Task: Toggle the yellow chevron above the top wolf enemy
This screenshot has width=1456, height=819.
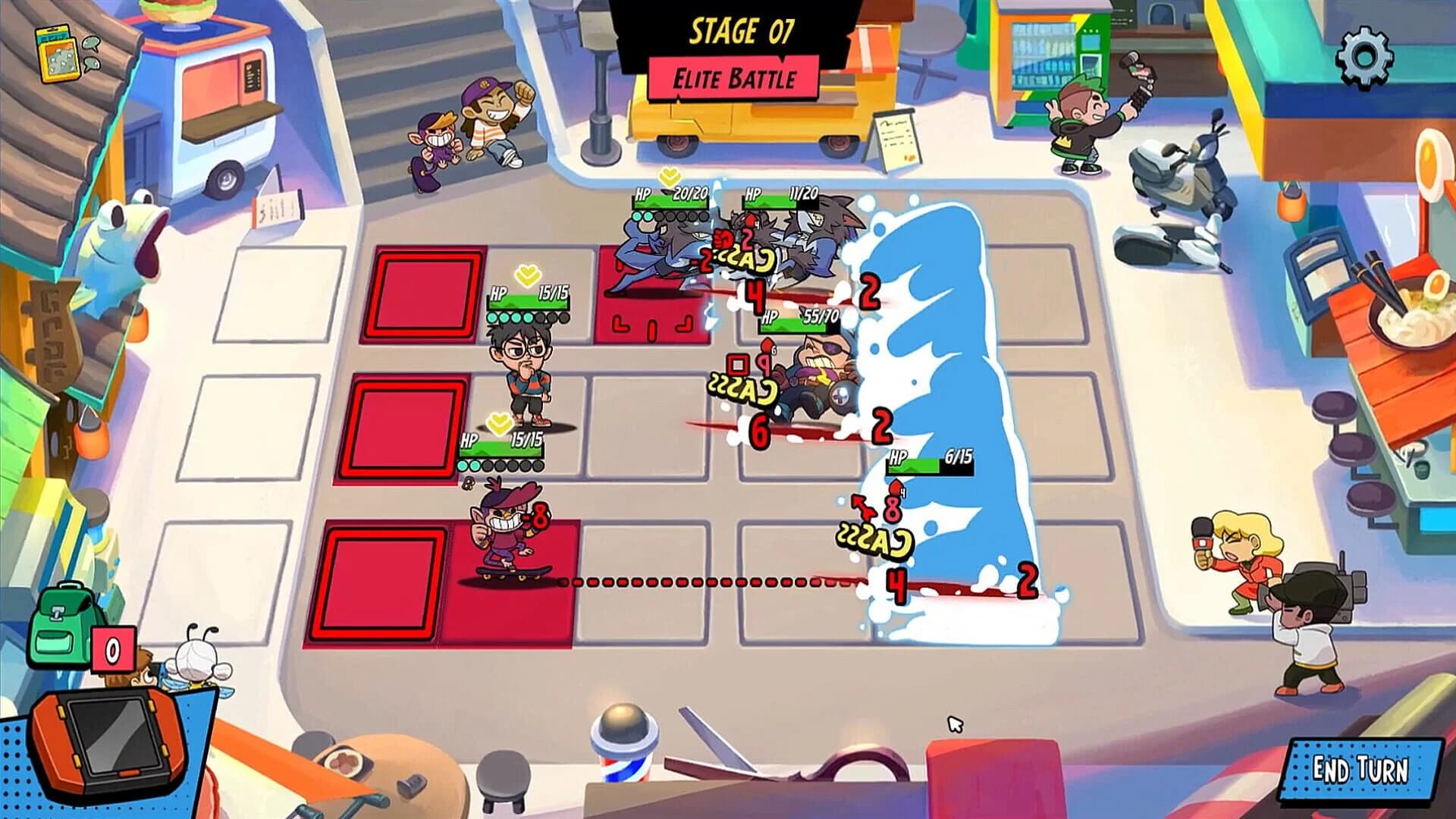Action: click(x=668, y=174)
